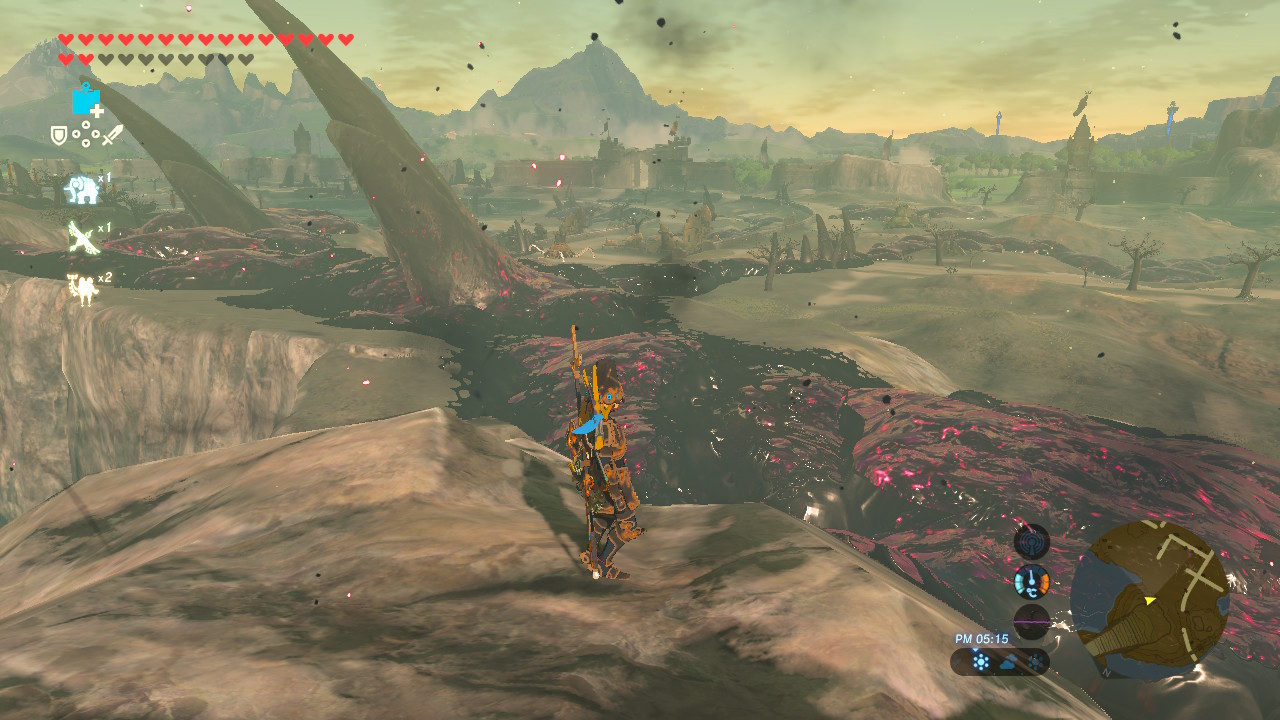Click the first red heart in the health bar
The width and height of the screenshot is (1280, 720).
point(66,38)
